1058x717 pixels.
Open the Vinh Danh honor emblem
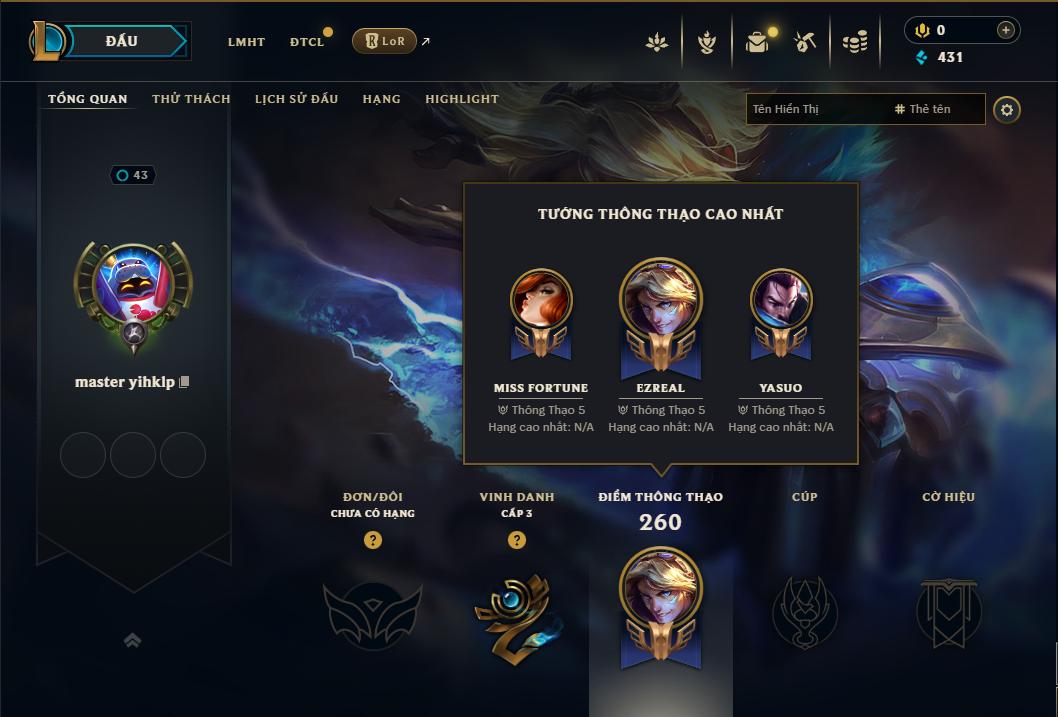[516, 612]
